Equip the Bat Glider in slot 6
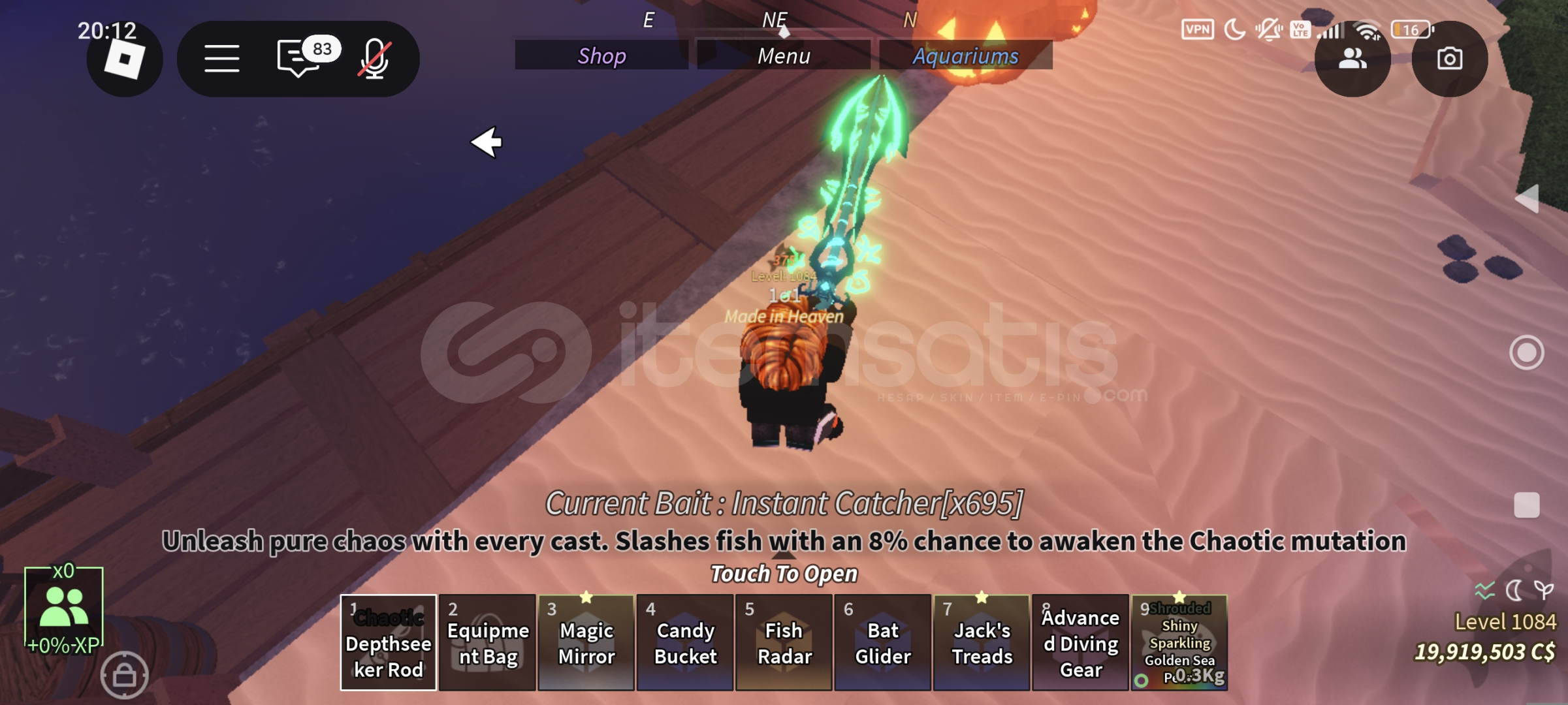 pyautogui.click(x=882, y=643)
